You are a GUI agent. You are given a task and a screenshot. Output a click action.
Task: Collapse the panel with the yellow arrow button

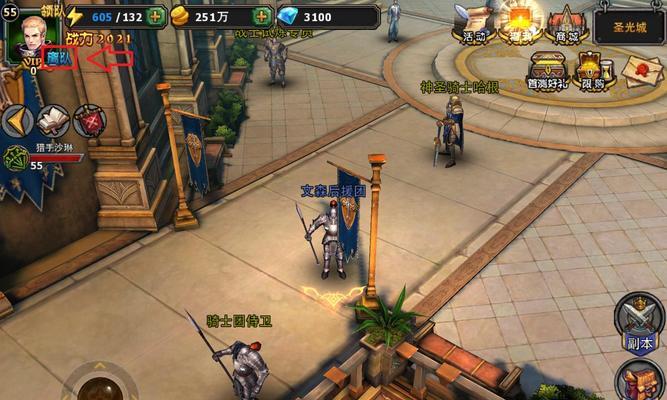(14, 121)
